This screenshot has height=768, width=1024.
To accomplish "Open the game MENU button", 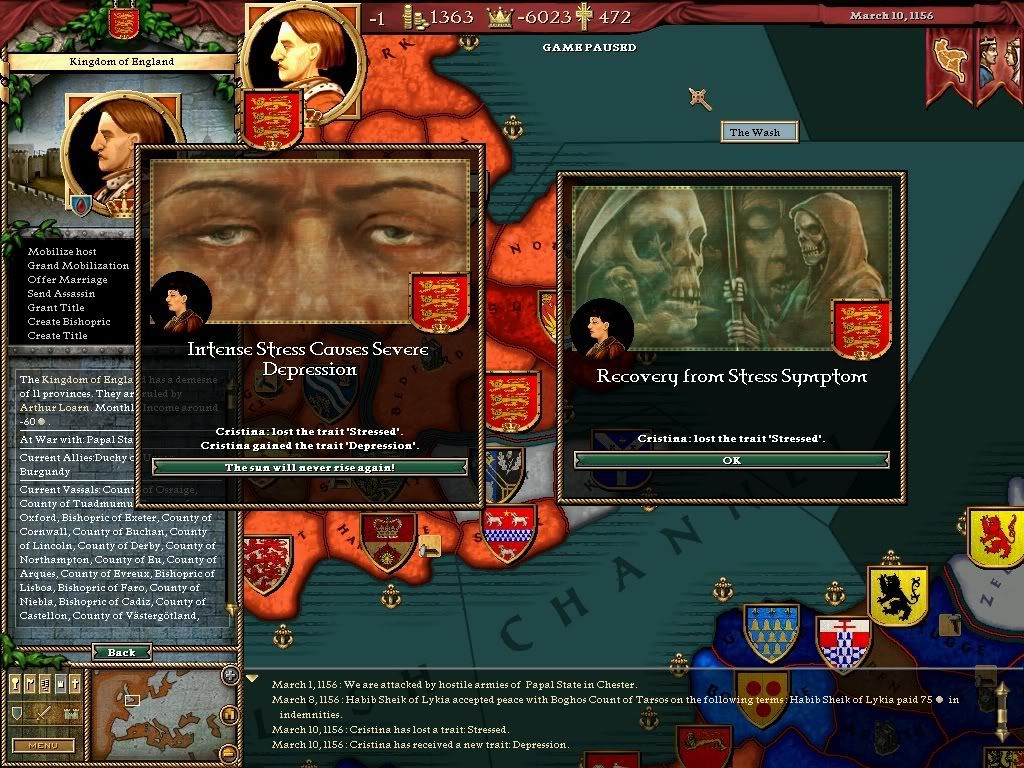I will 43,745.
